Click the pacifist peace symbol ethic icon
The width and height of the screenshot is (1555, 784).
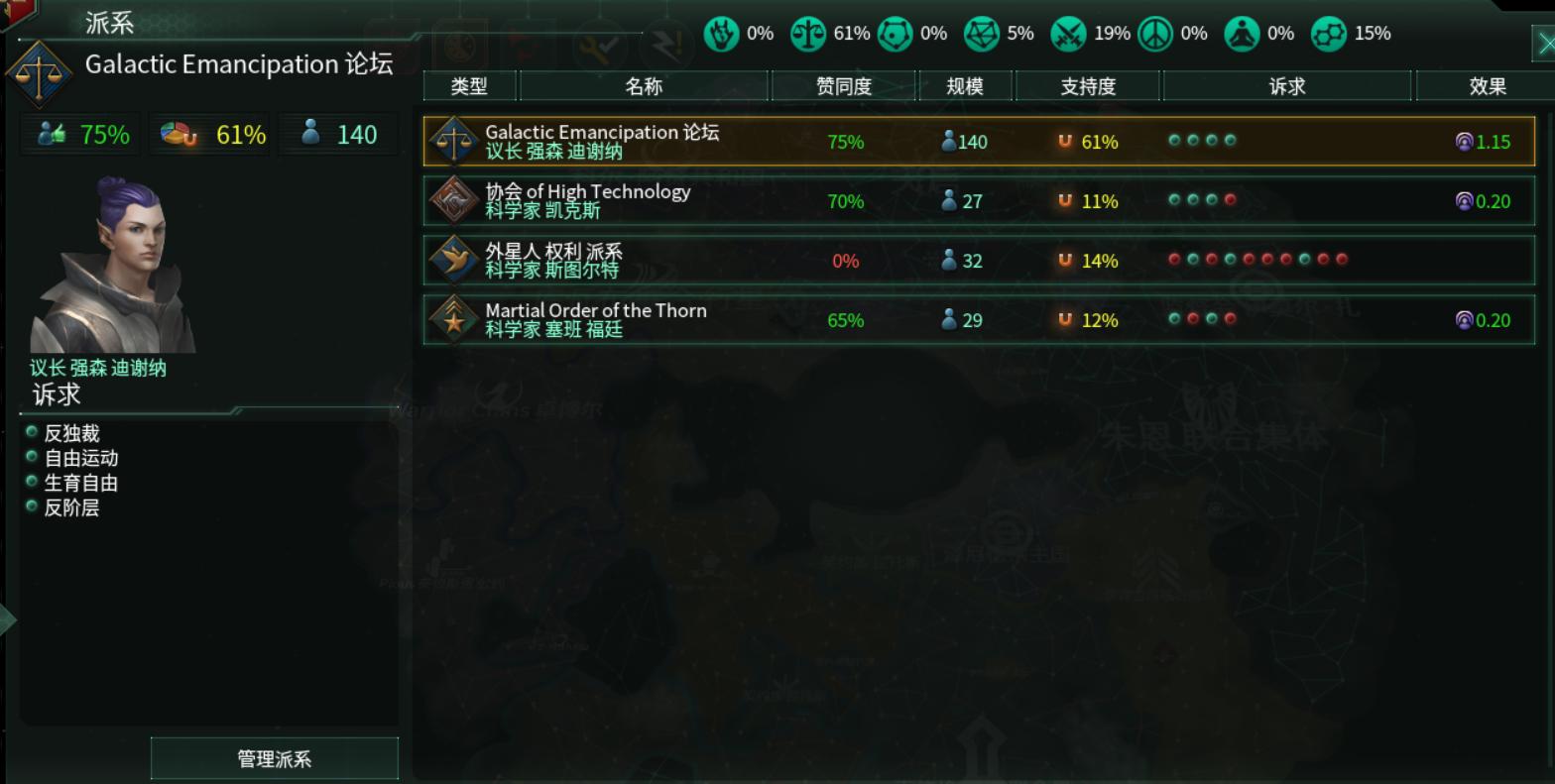pos(1154,34)
